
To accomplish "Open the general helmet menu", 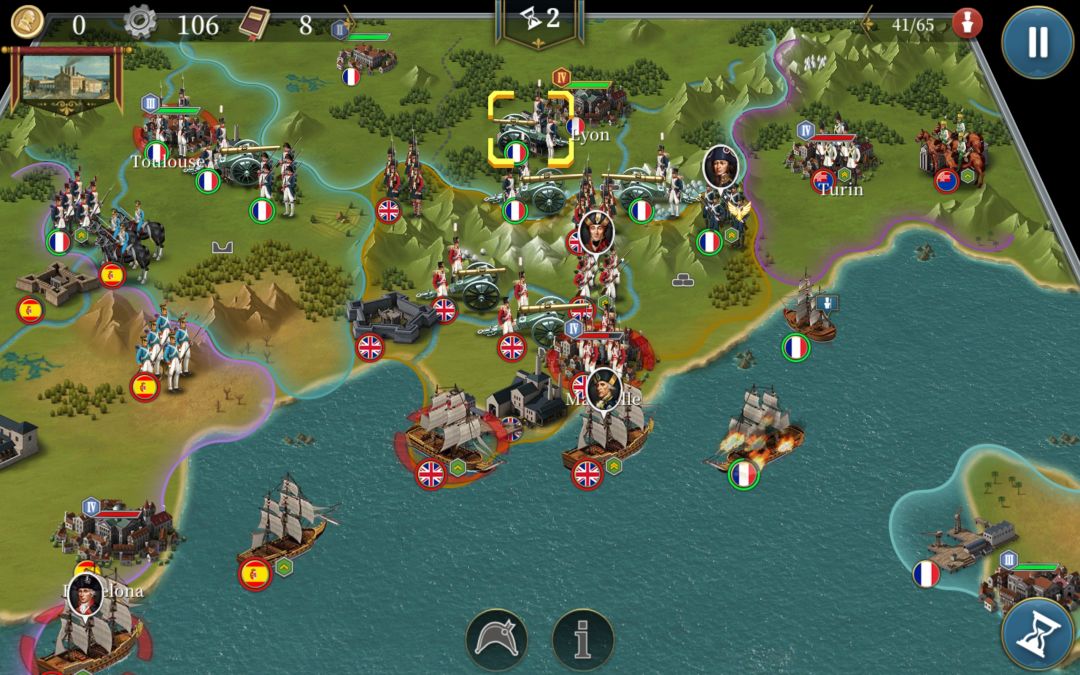I will tap(497, 640).
